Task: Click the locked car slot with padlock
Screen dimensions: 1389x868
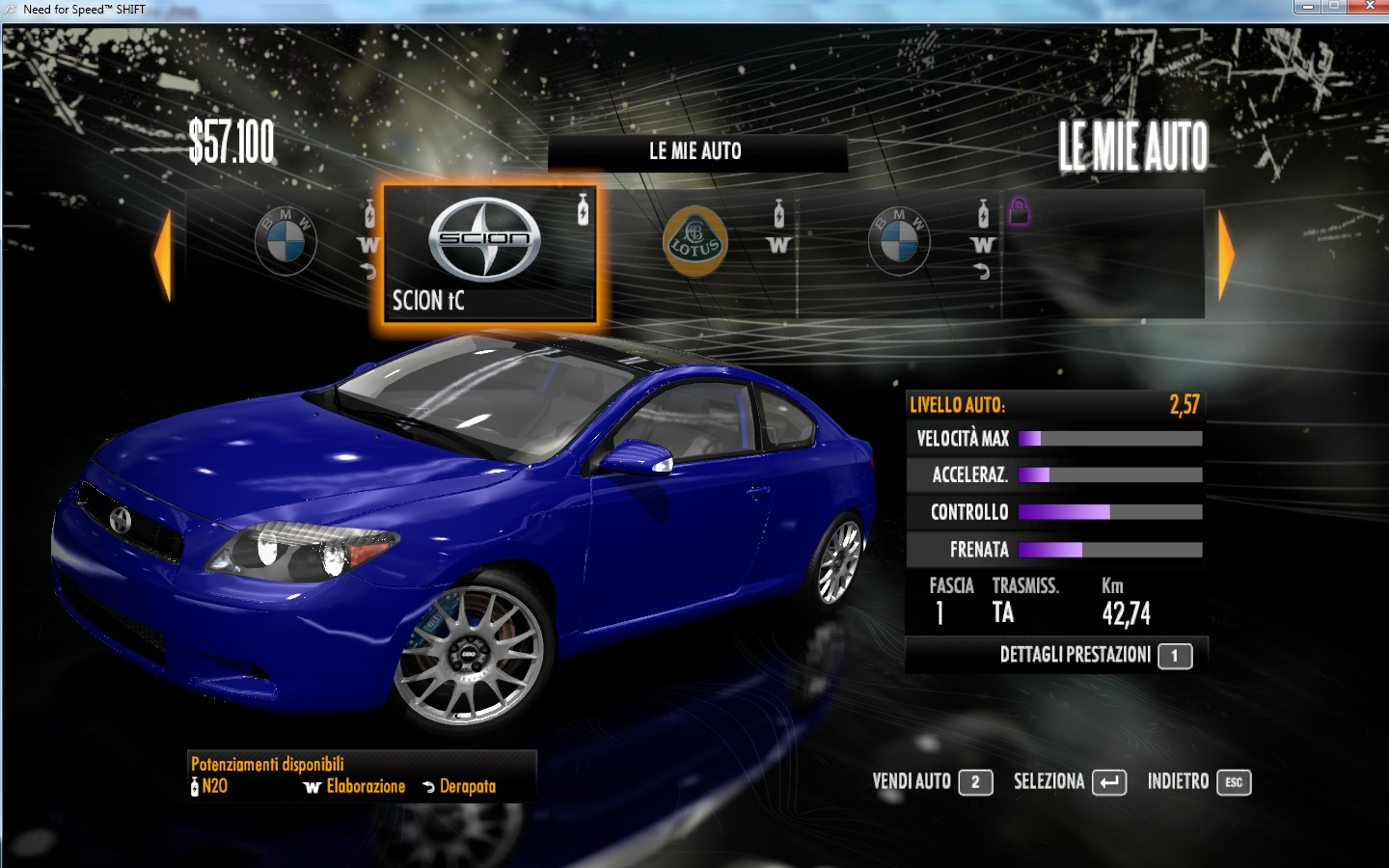Action: pos(1103,254)
